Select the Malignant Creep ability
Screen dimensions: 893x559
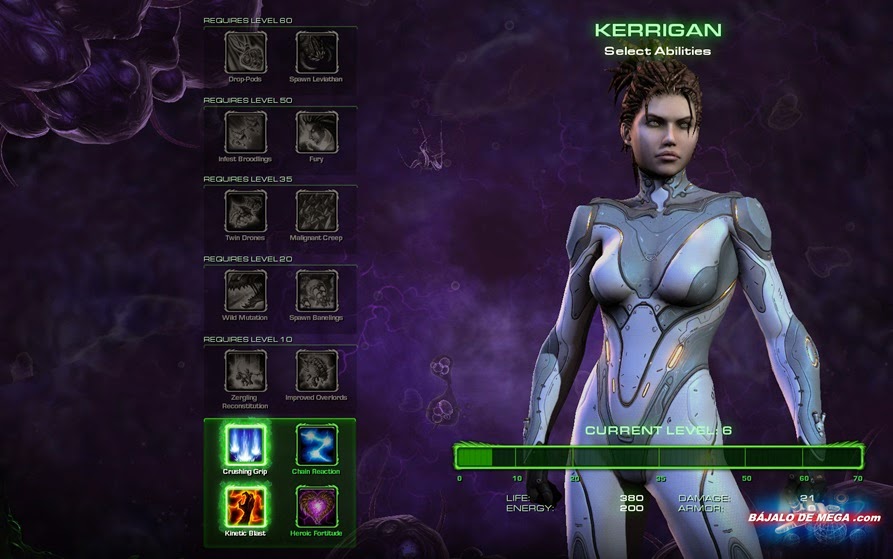tap(316, 211)
